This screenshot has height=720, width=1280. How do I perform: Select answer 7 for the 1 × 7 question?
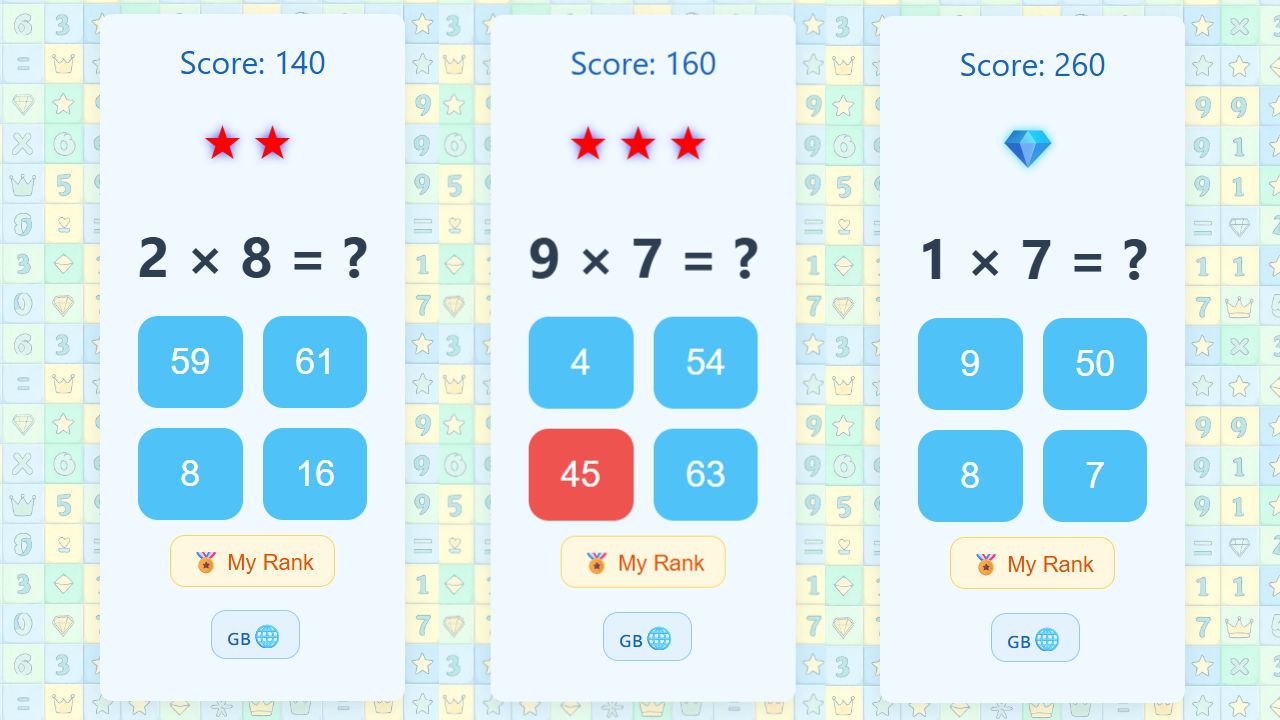tap(1094, 475)
